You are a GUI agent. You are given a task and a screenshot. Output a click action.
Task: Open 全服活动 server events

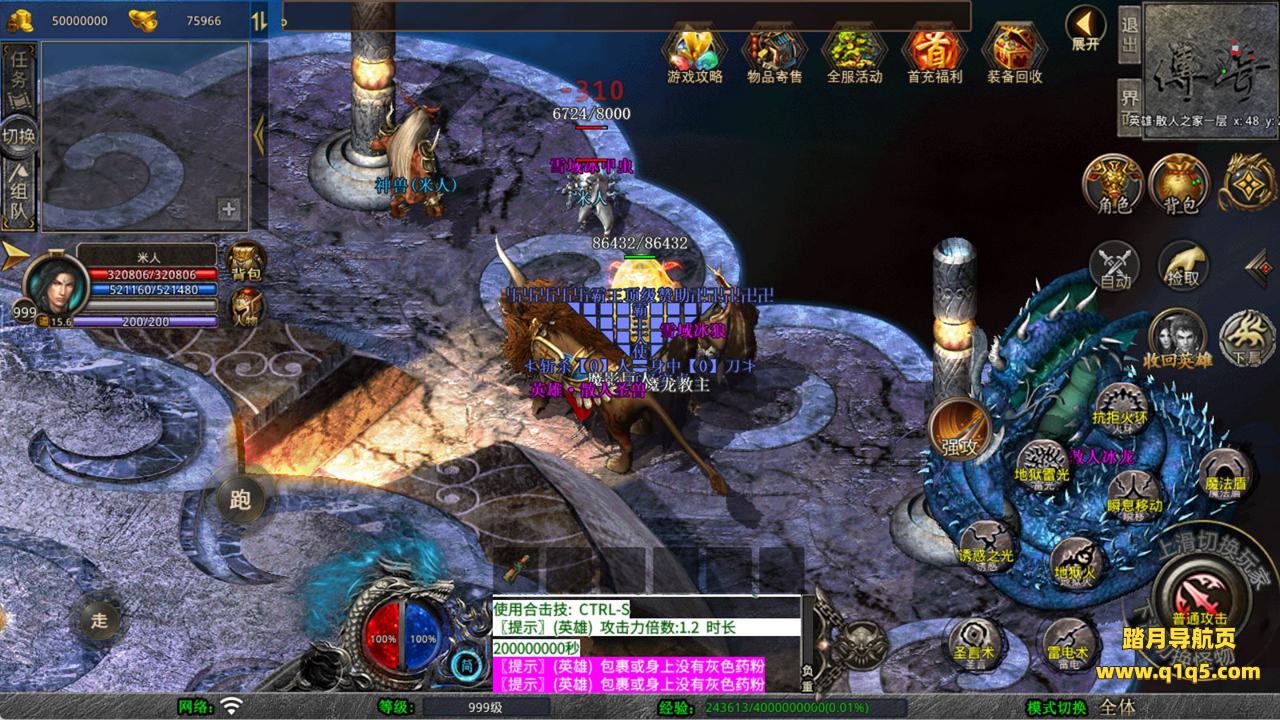pyautogui.click(x=854, y=48)
